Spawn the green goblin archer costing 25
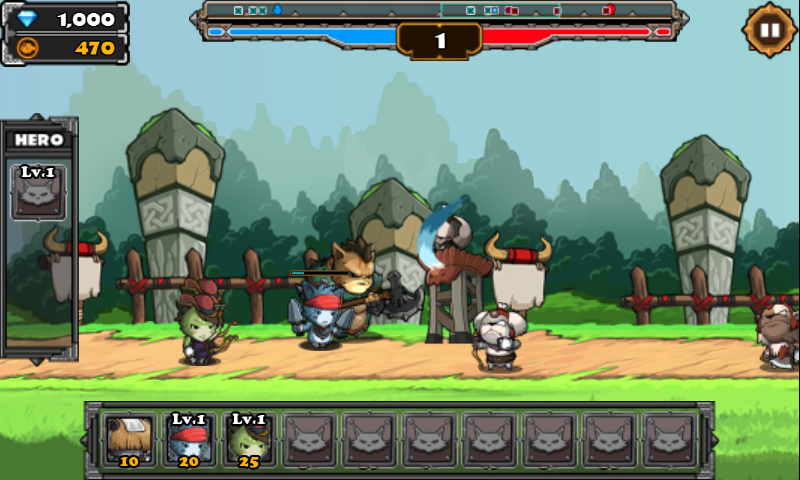 click(249, 439)
